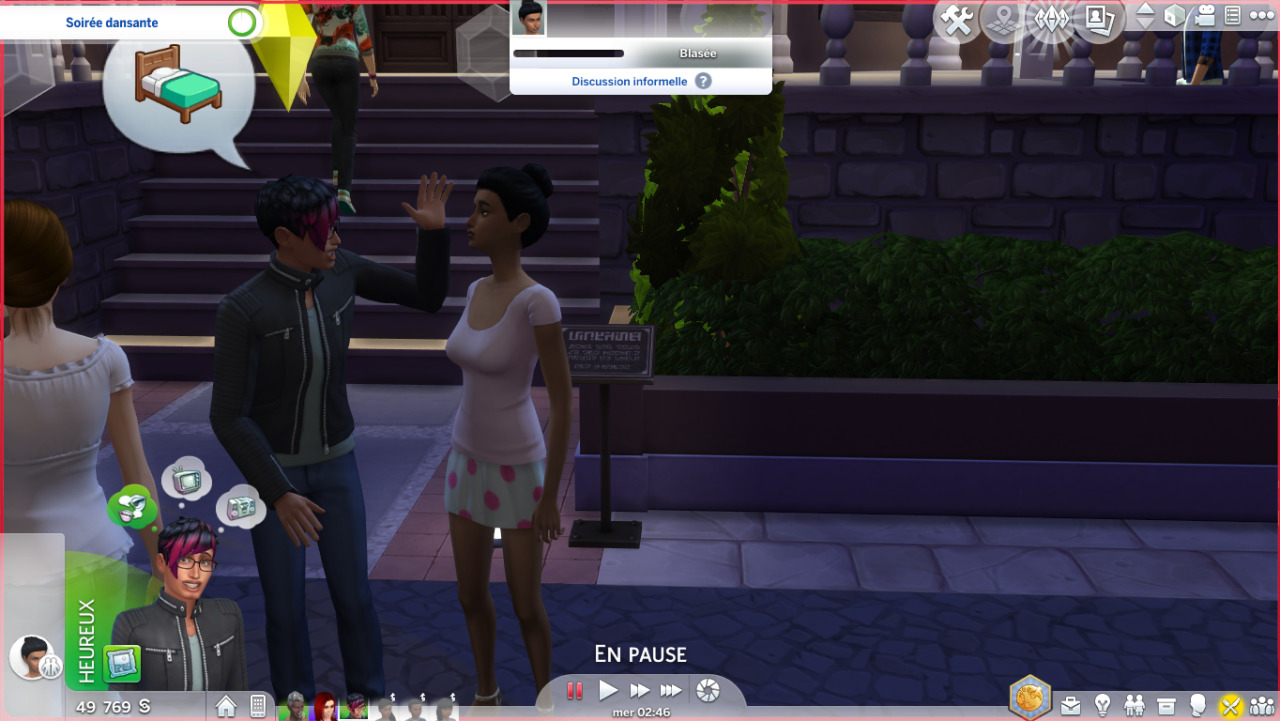This screenshot has width=1280, height=721.
Task: Open the skills lightbulb panel
Action: 1102,706
